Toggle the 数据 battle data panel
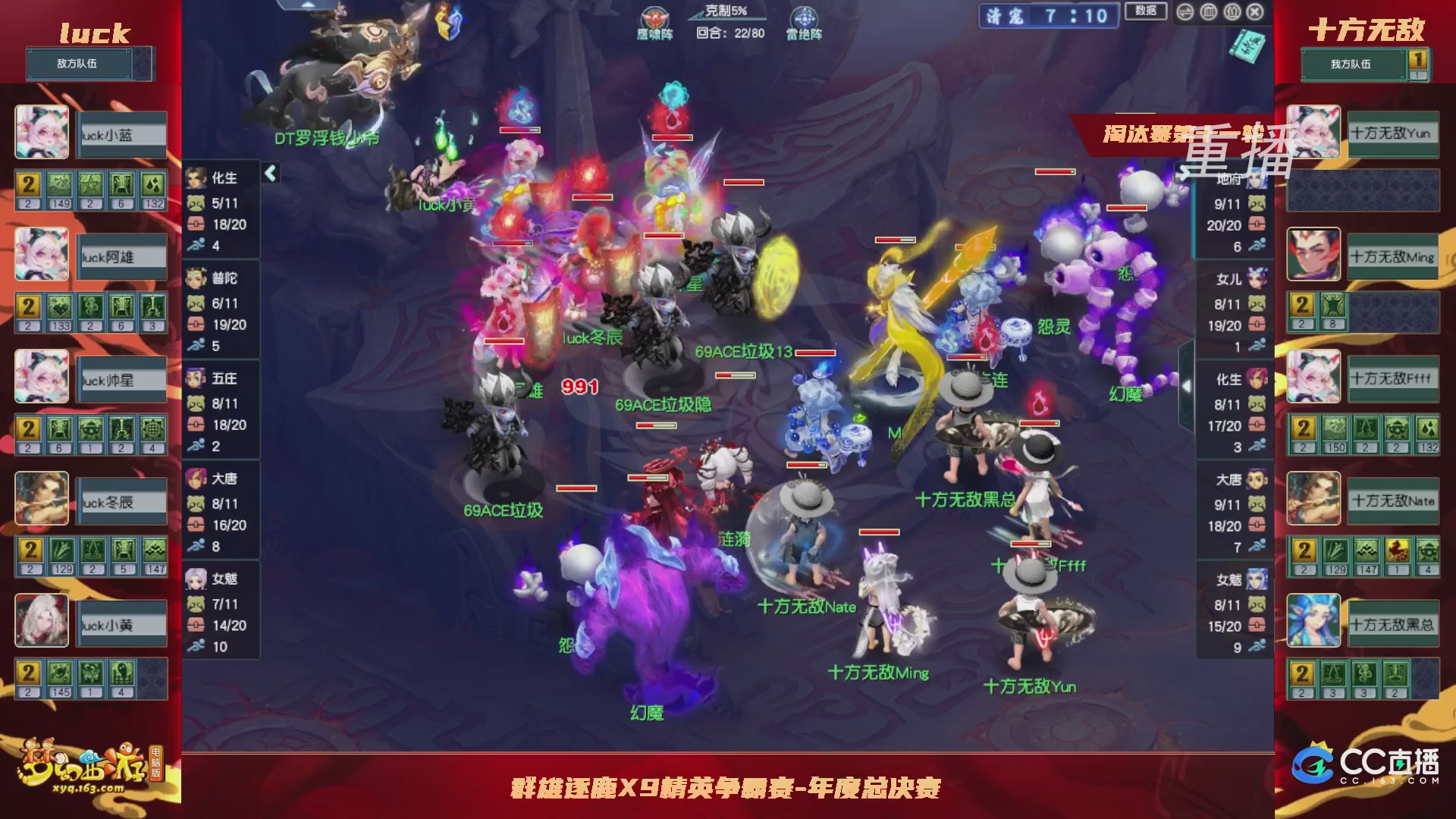 1146,11
